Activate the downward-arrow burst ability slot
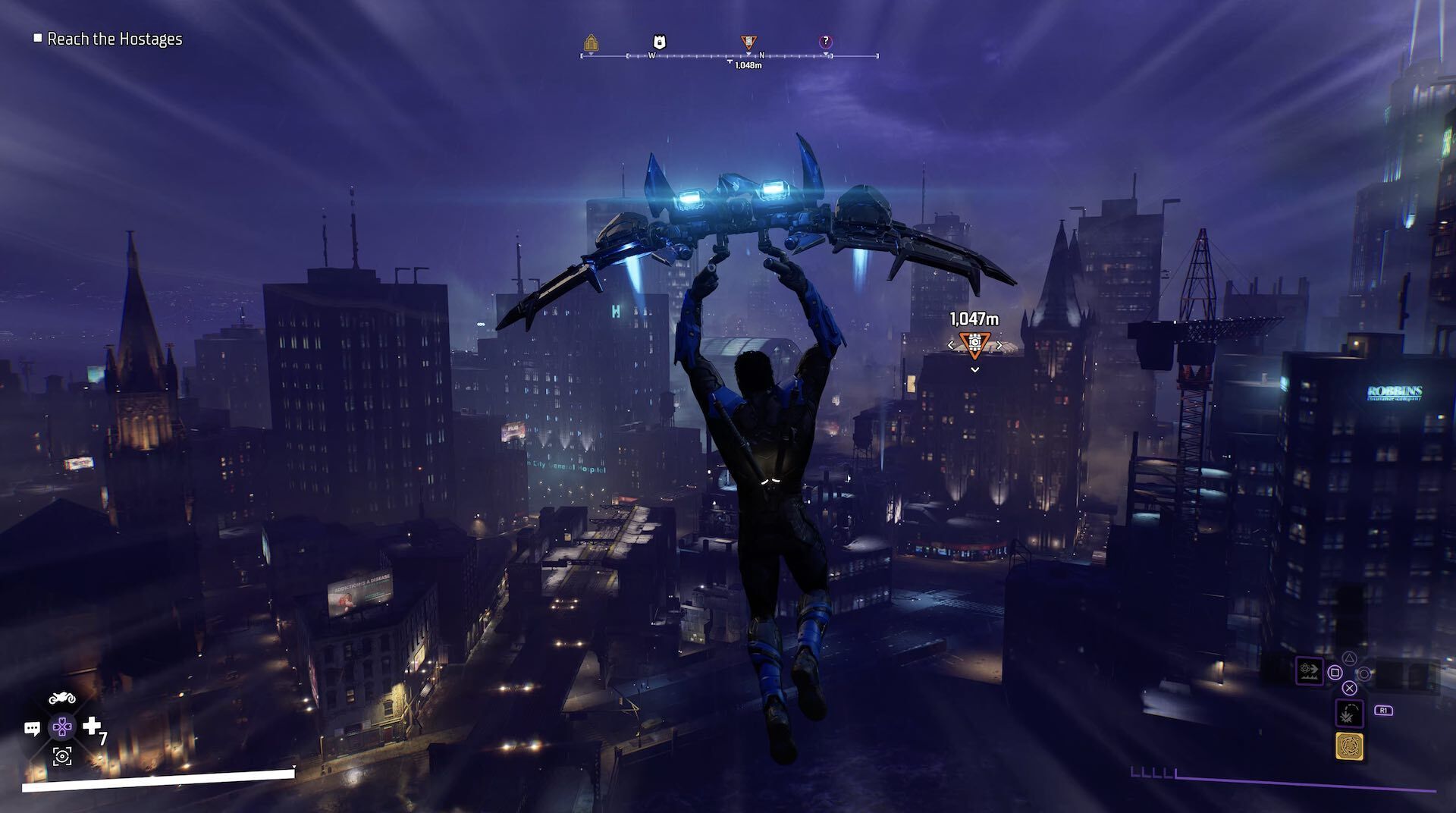This screenshot has height=813, width=1456. (x=1349, y=714)
